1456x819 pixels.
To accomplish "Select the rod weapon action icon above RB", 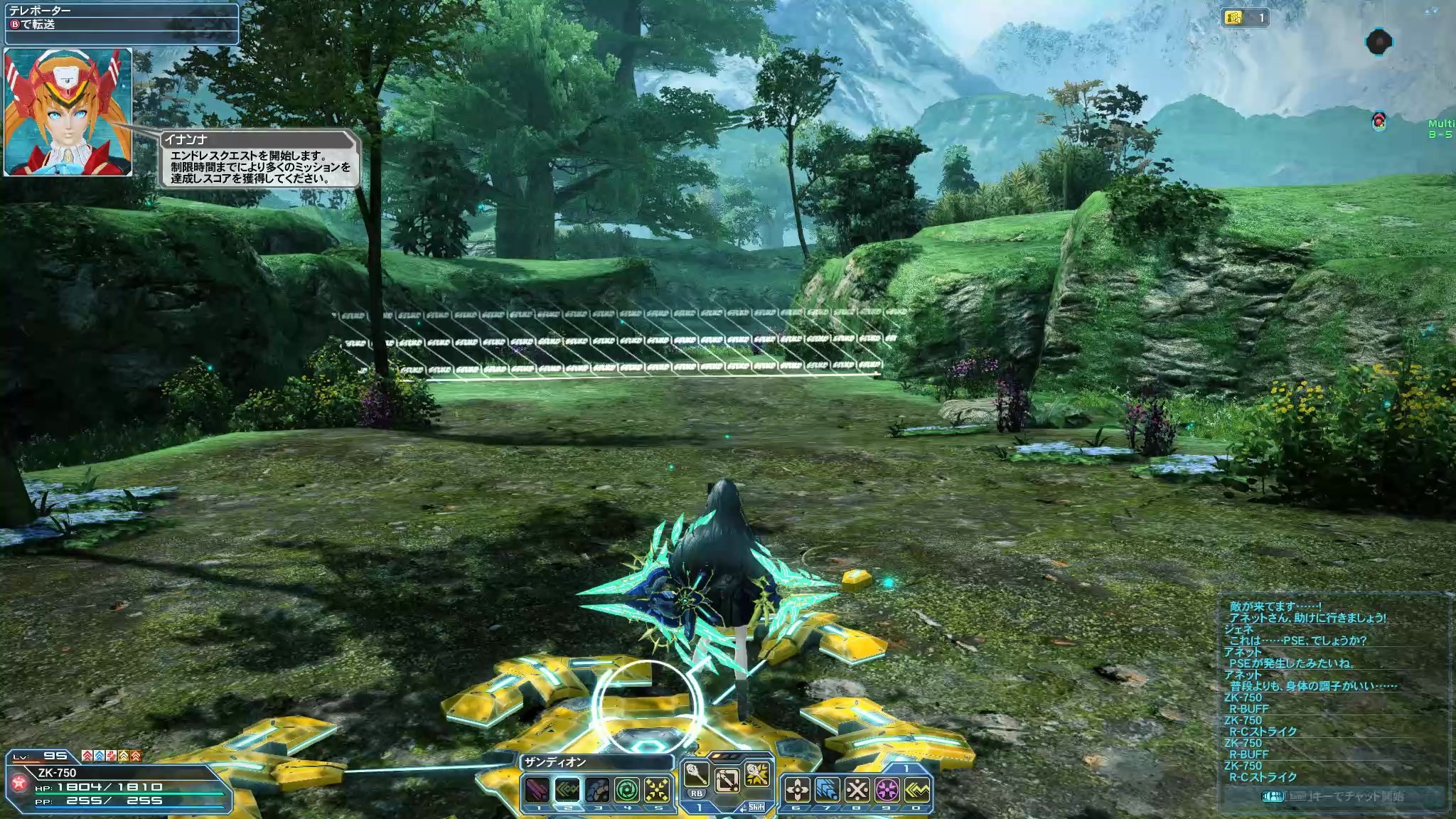I will pos(696,775).
